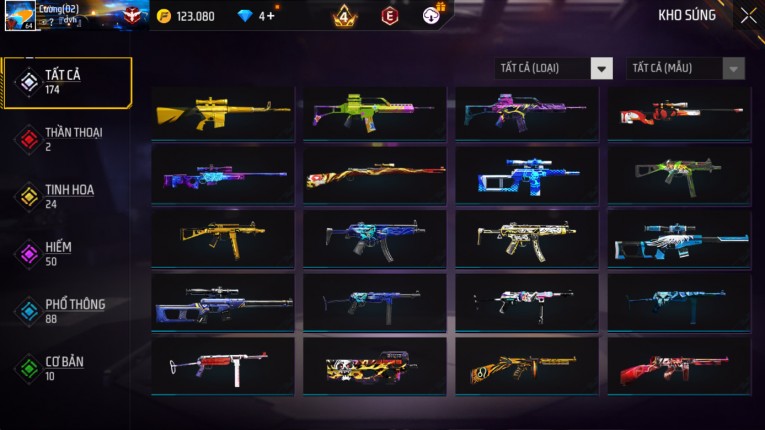Image resolution: width=765 pixels, height=430 pixels.
Task: Select the all-gold rifle skin
Action: tap(223, 113)
